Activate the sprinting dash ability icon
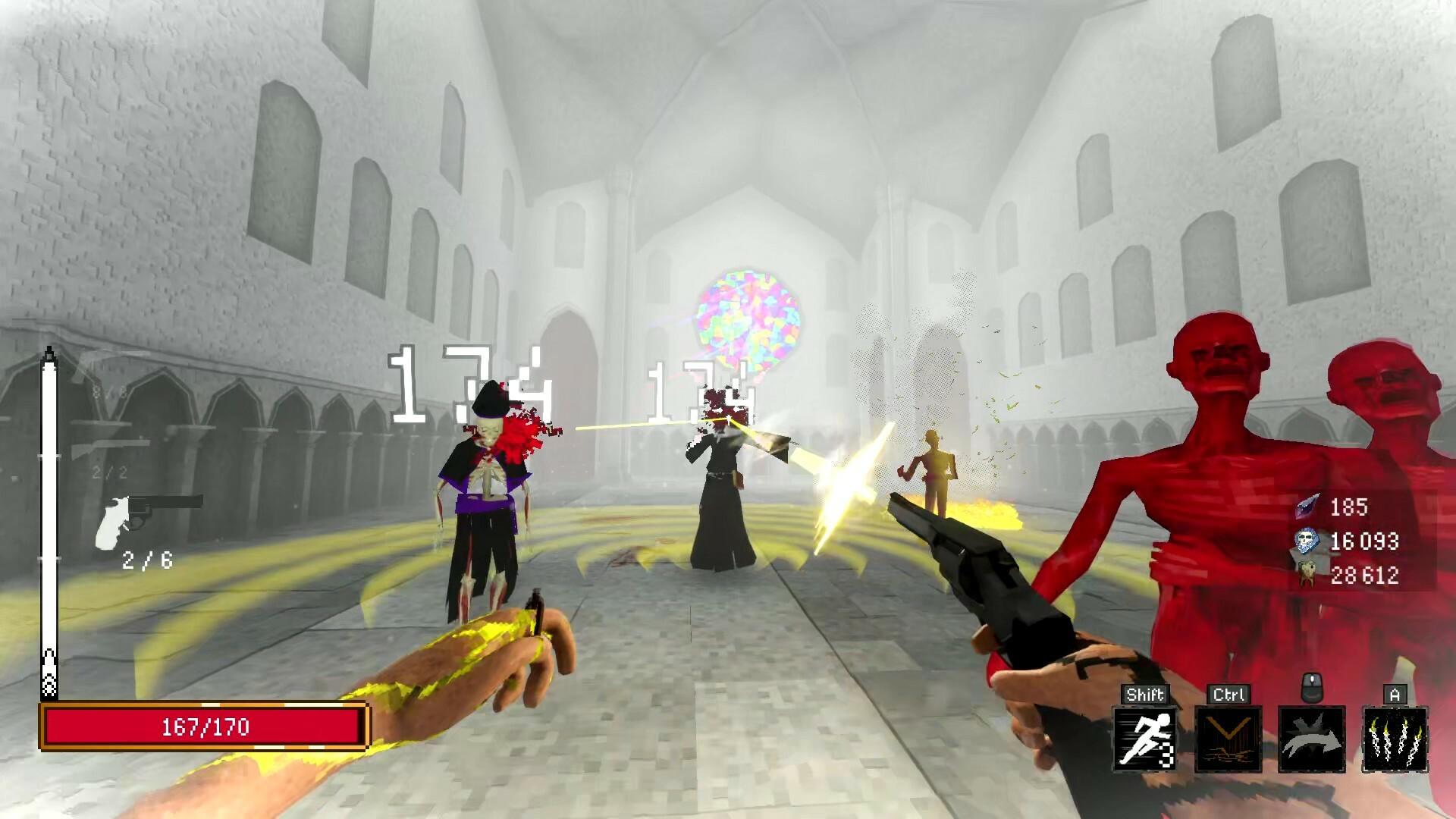 (x=1145, y=738)
